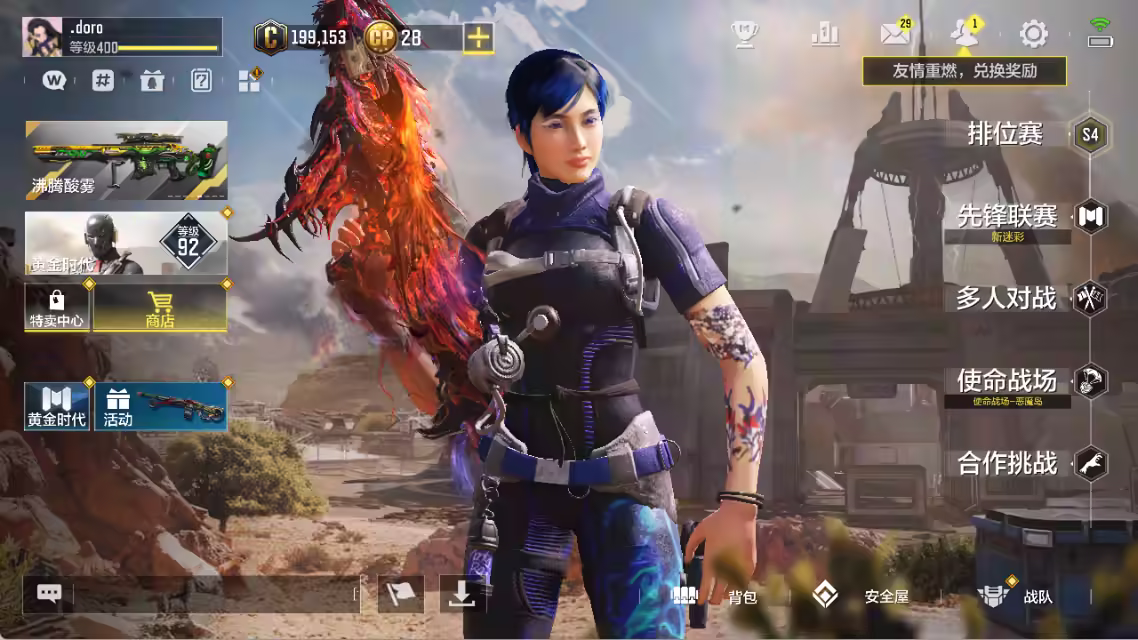
Task: Open 合作挑战 co-op challenge
Action: pos(1007,463)
